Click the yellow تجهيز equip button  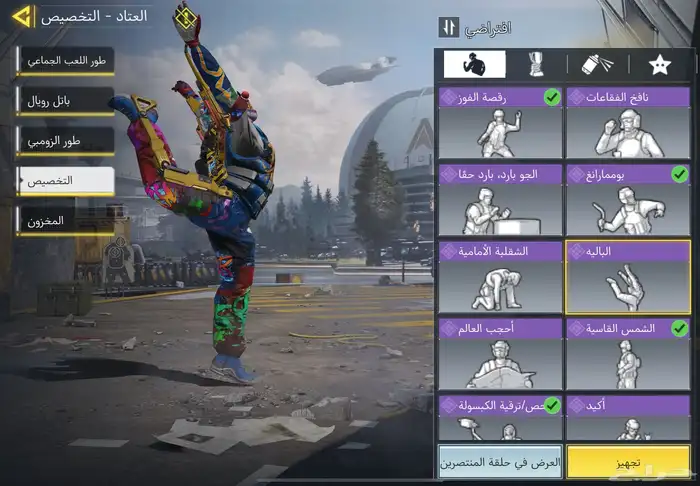(628, 461)
